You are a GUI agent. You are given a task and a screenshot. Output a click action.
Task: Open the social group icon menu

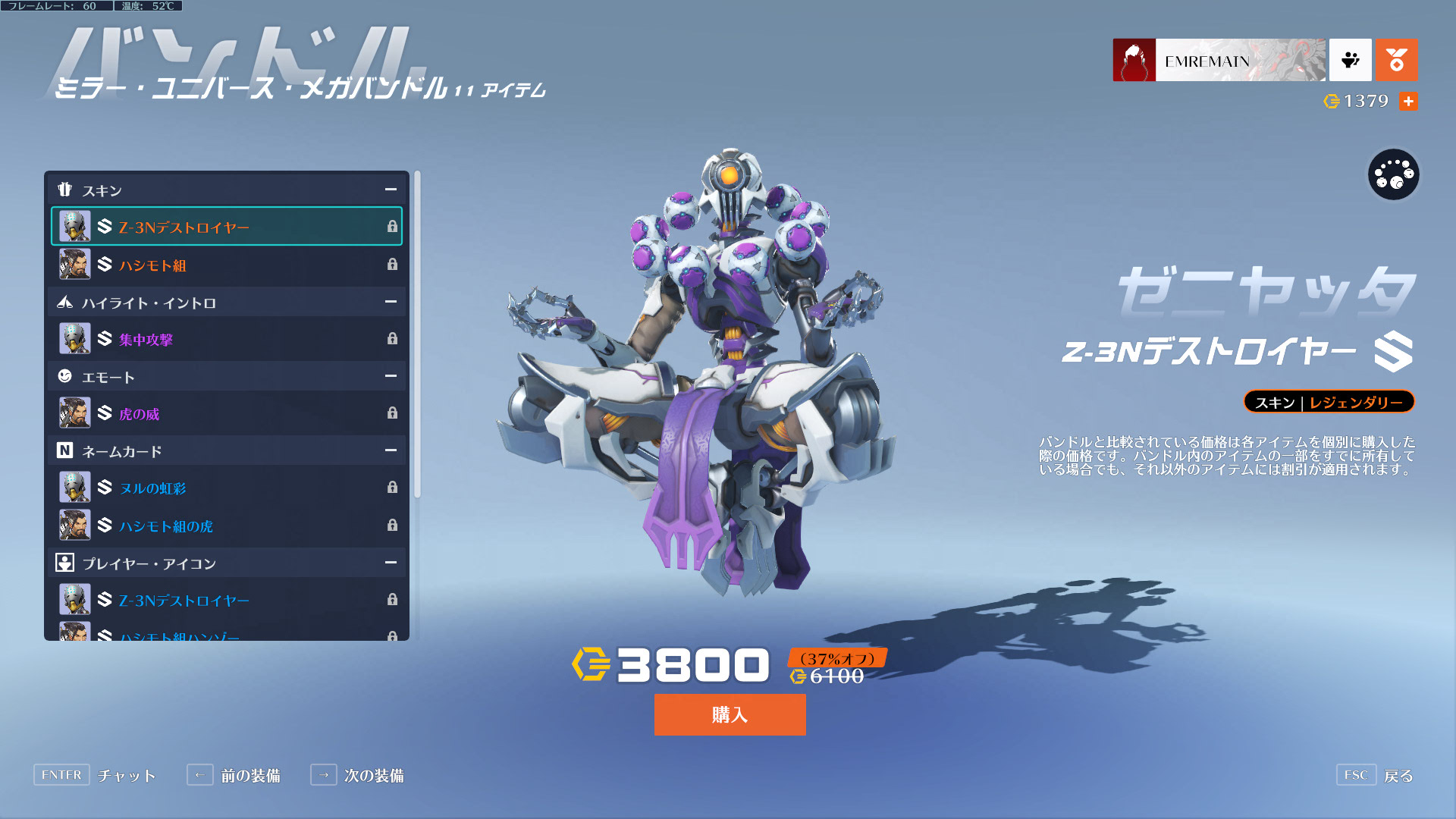click(x=1350, y=60)
